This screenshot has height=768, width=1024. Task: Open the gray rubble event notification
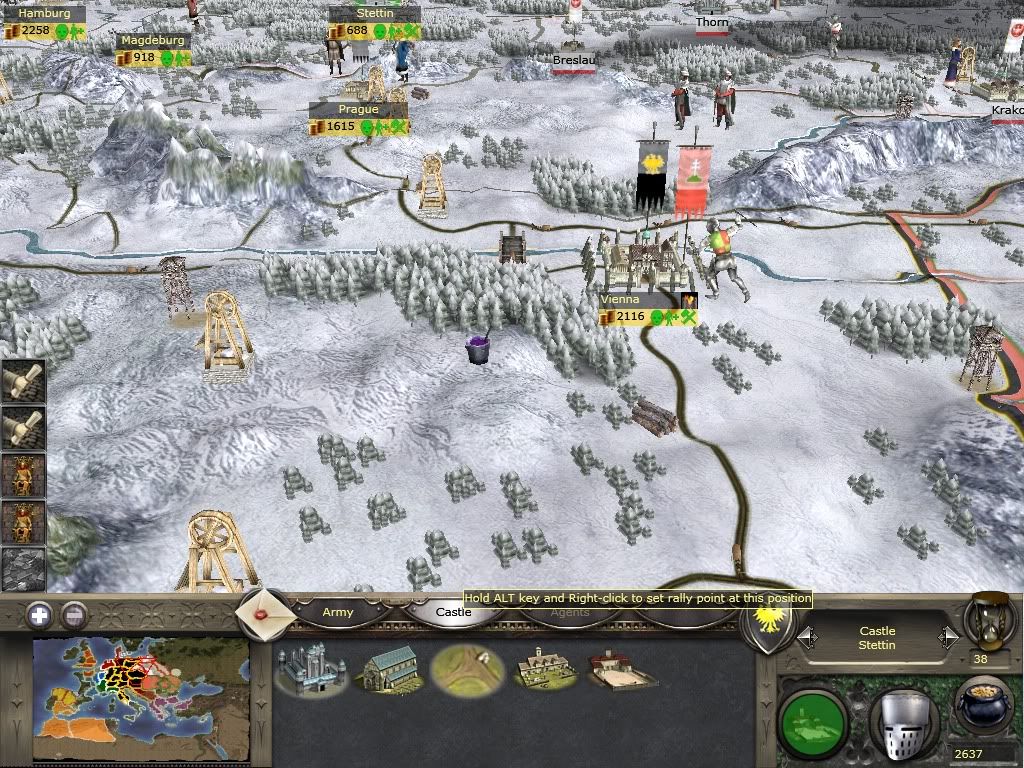coord(22,569)
